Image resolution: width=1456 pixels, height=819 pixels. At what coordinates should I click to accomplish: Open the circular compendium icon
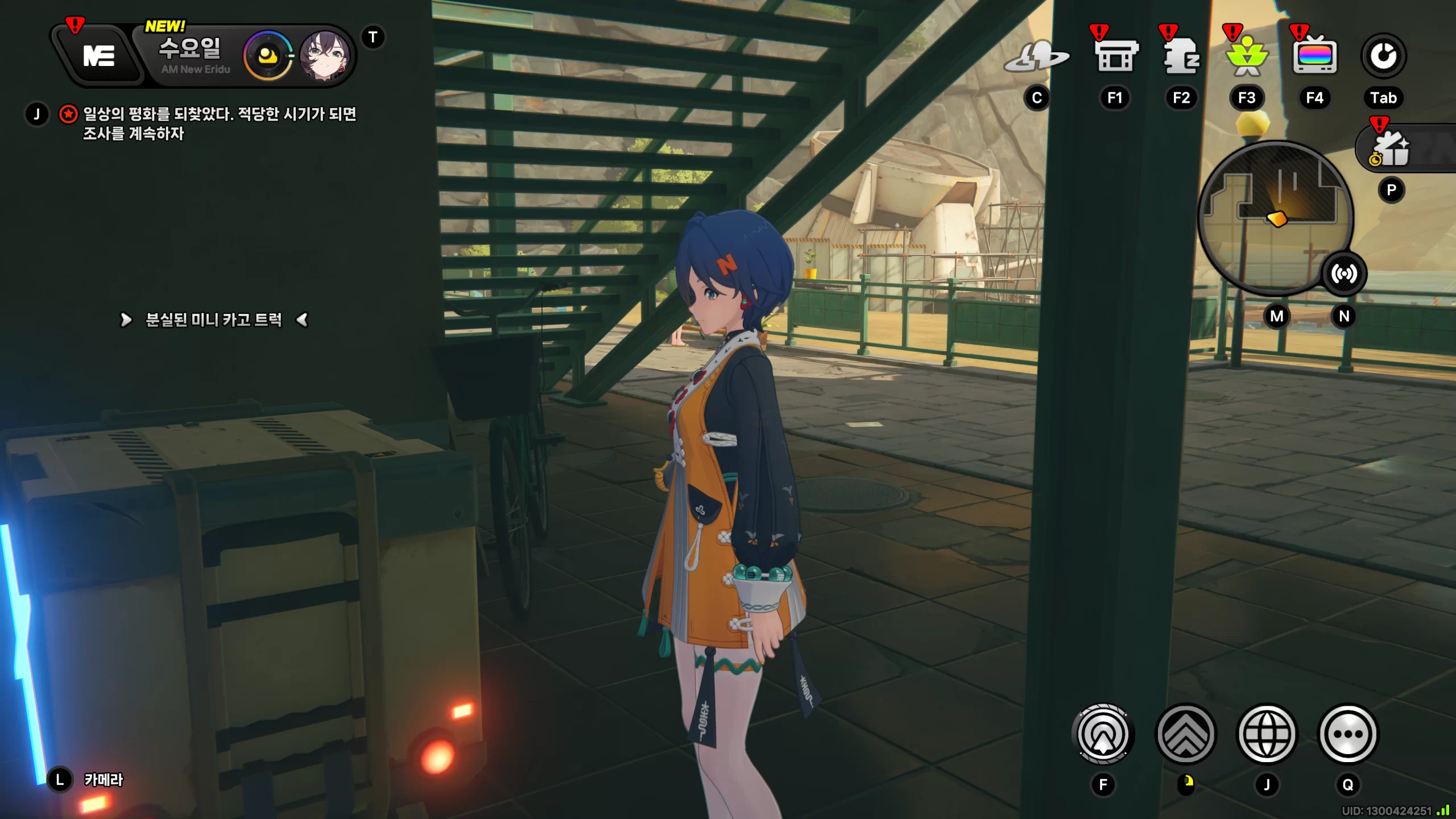pos(1383,56)
